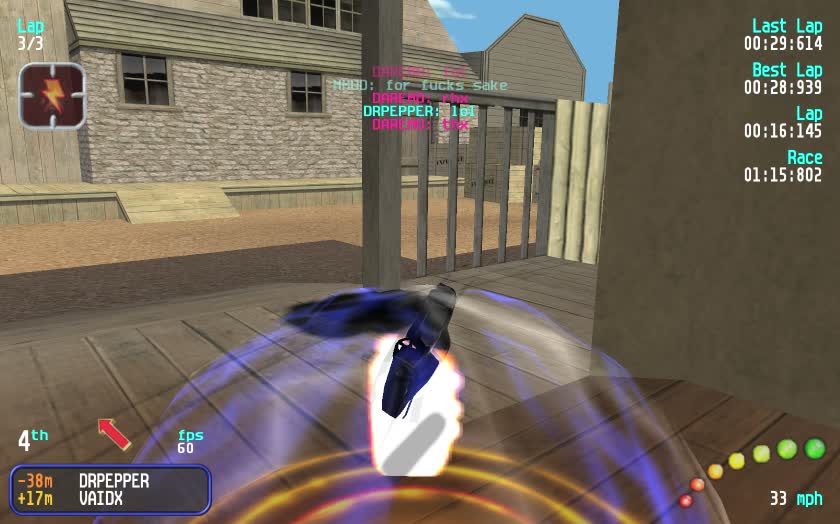840x524 pixels.
Task: Select DRPEPPER in the gap list
Action: coord(113,481)
